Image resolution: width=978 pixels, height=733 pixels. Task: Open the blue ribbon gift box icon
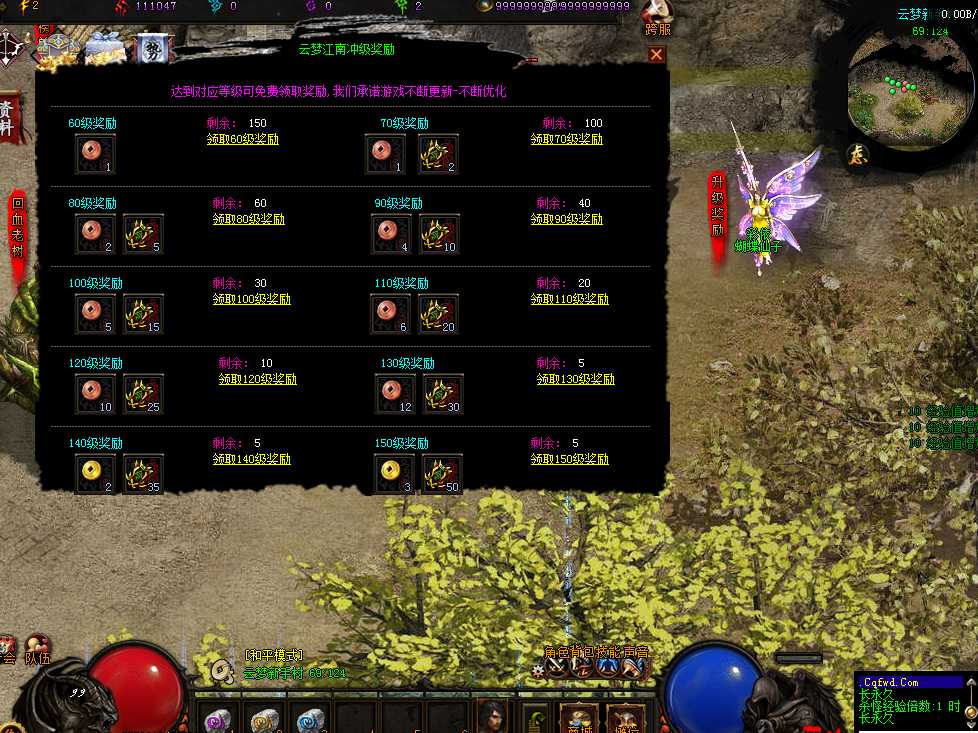coord(104,46)
